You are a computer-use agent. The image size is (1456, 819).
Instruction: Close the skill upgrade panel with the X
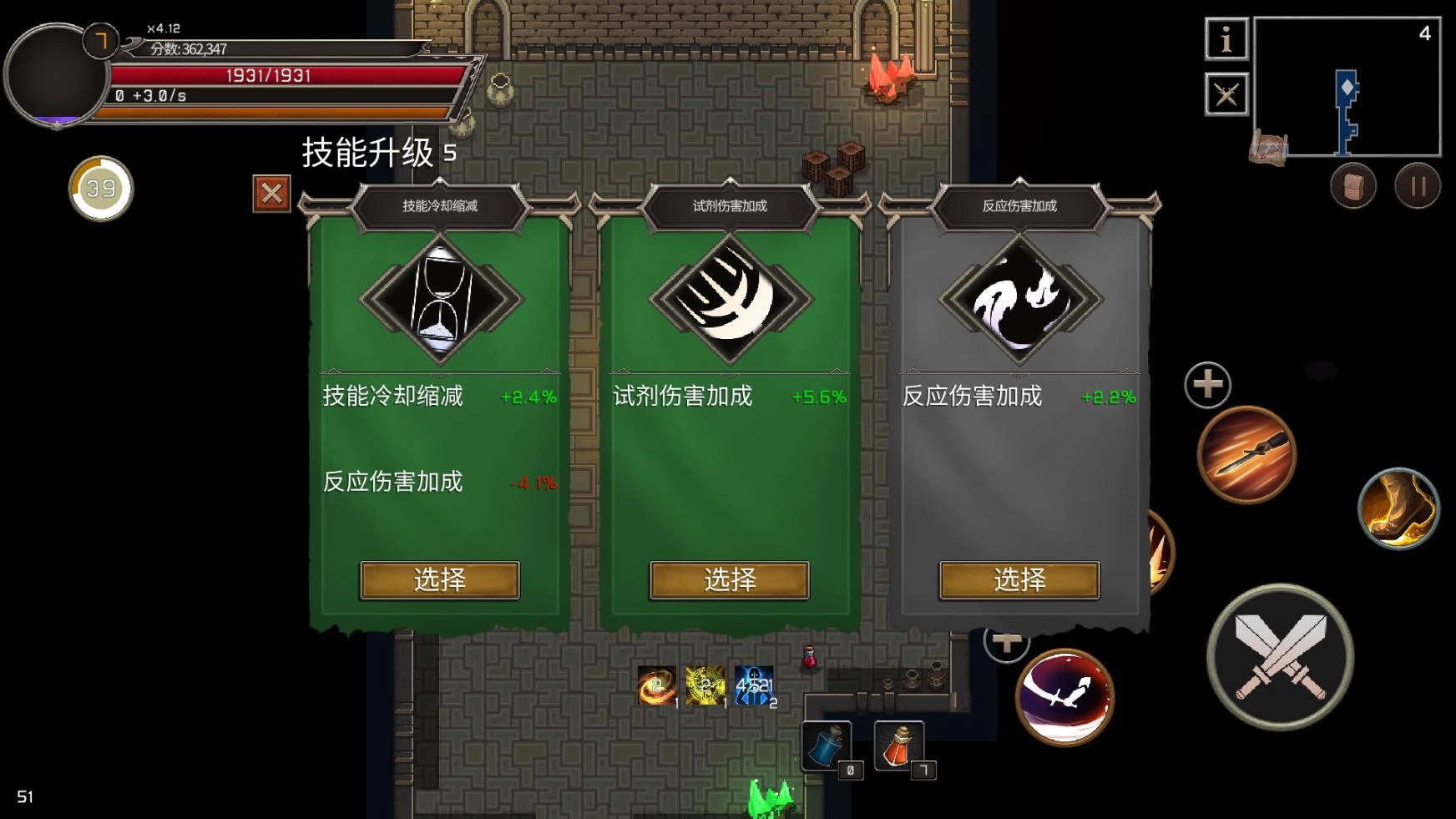[x=271, y=194]
